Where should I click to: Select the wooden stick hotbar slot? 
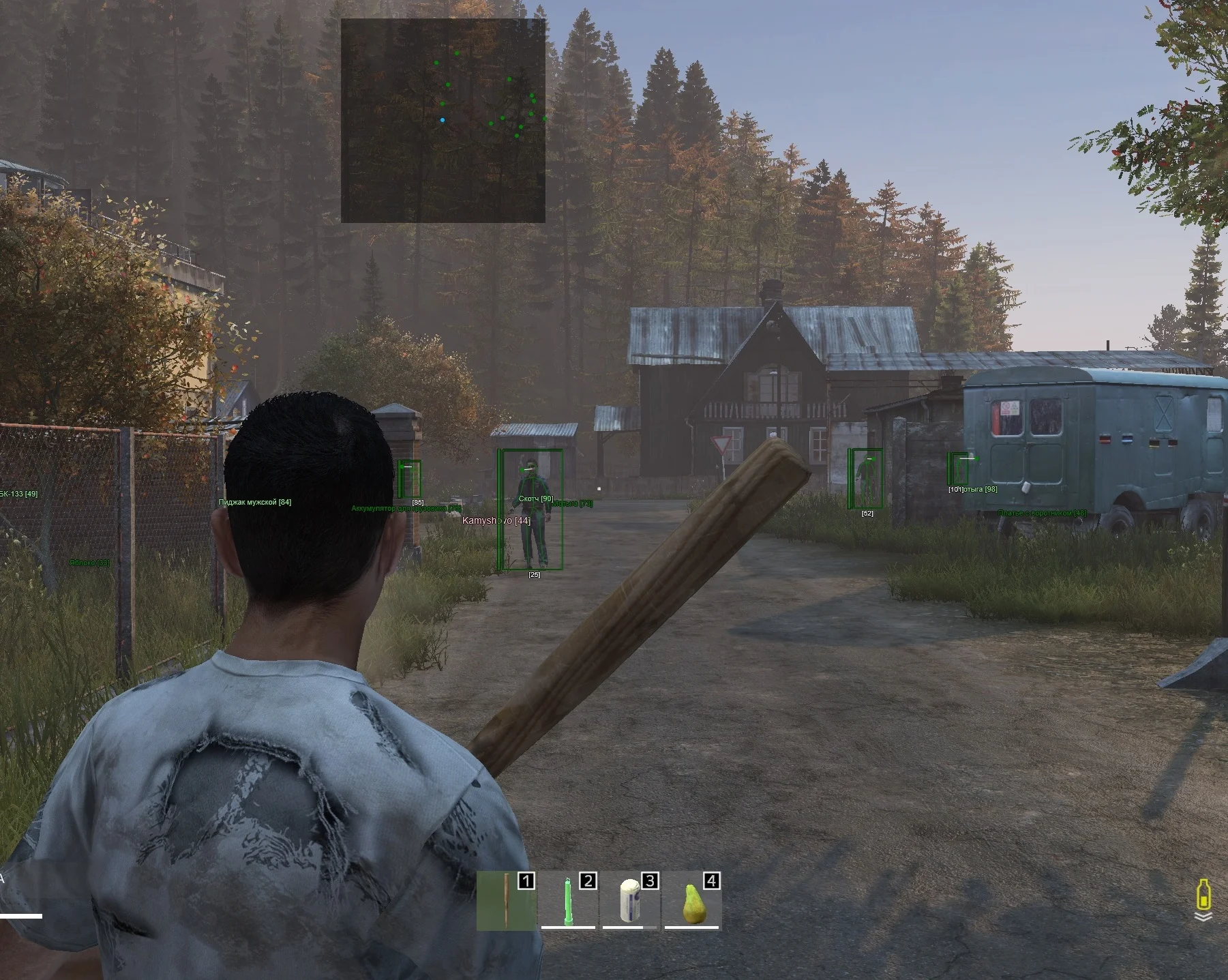click(x=506, y=901)
